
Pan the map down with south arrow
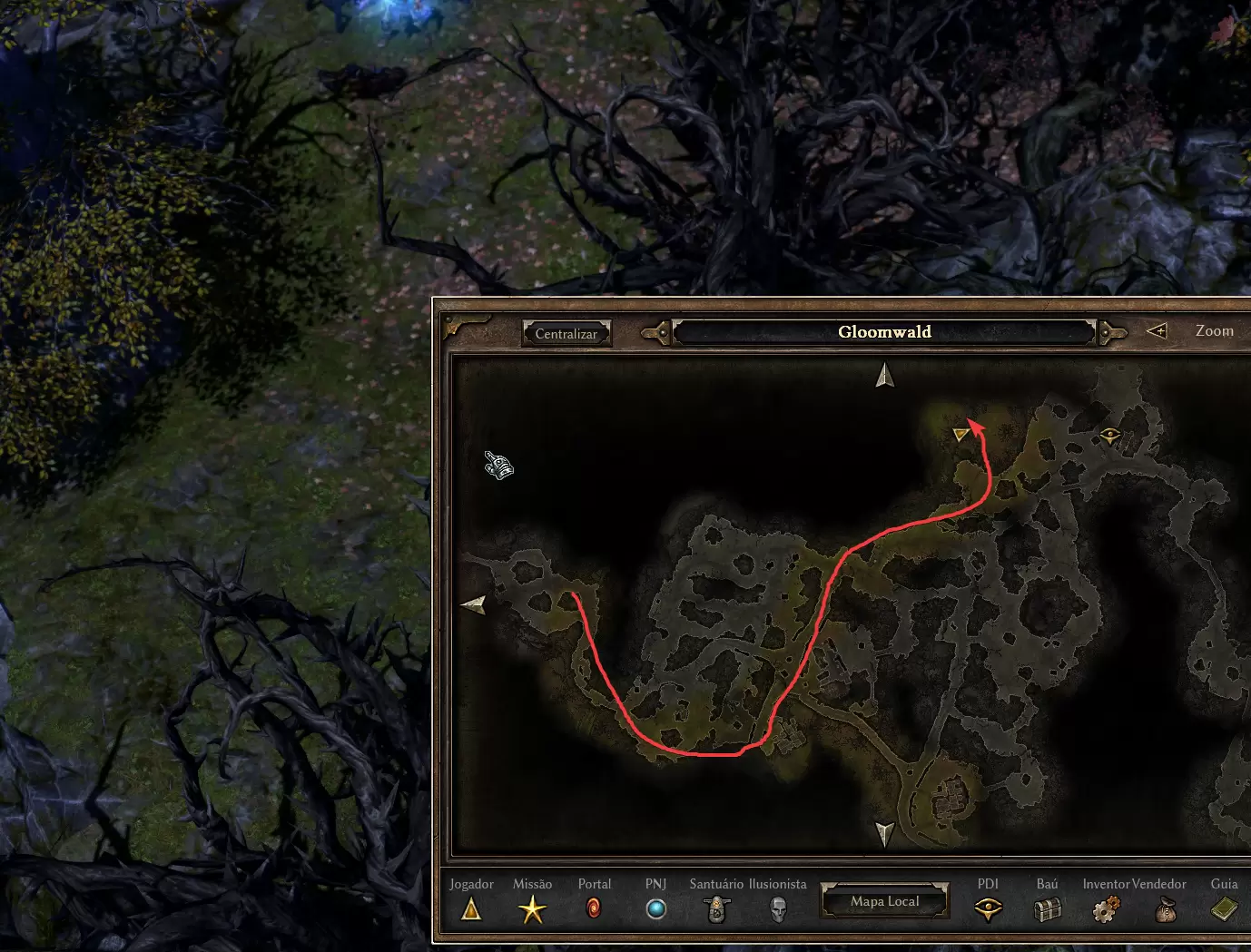885,833
